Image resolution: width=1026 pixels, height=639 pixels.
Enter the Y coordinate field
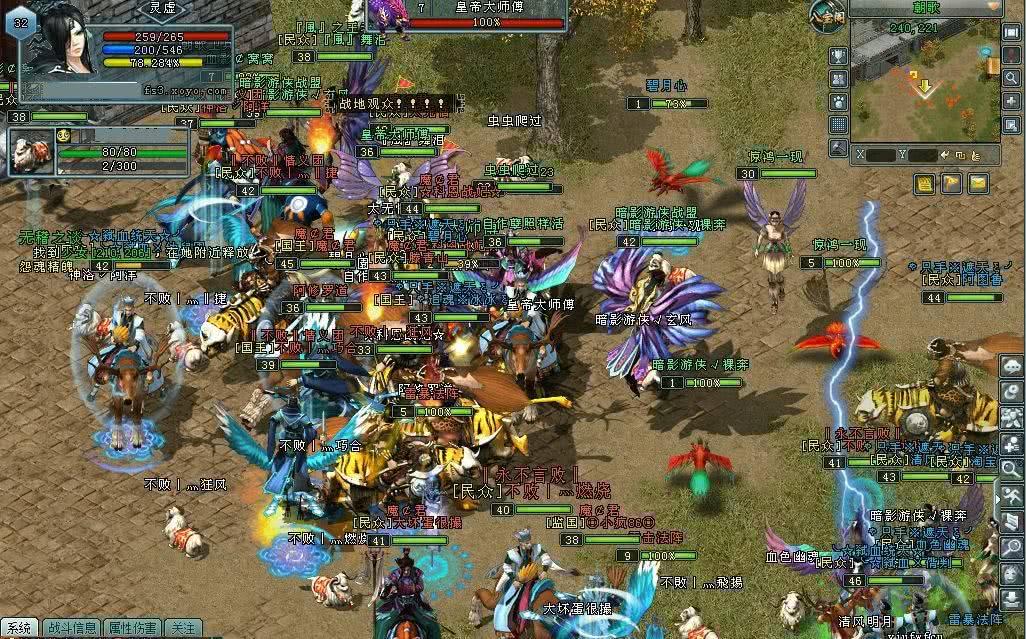[x=922, y=156]
